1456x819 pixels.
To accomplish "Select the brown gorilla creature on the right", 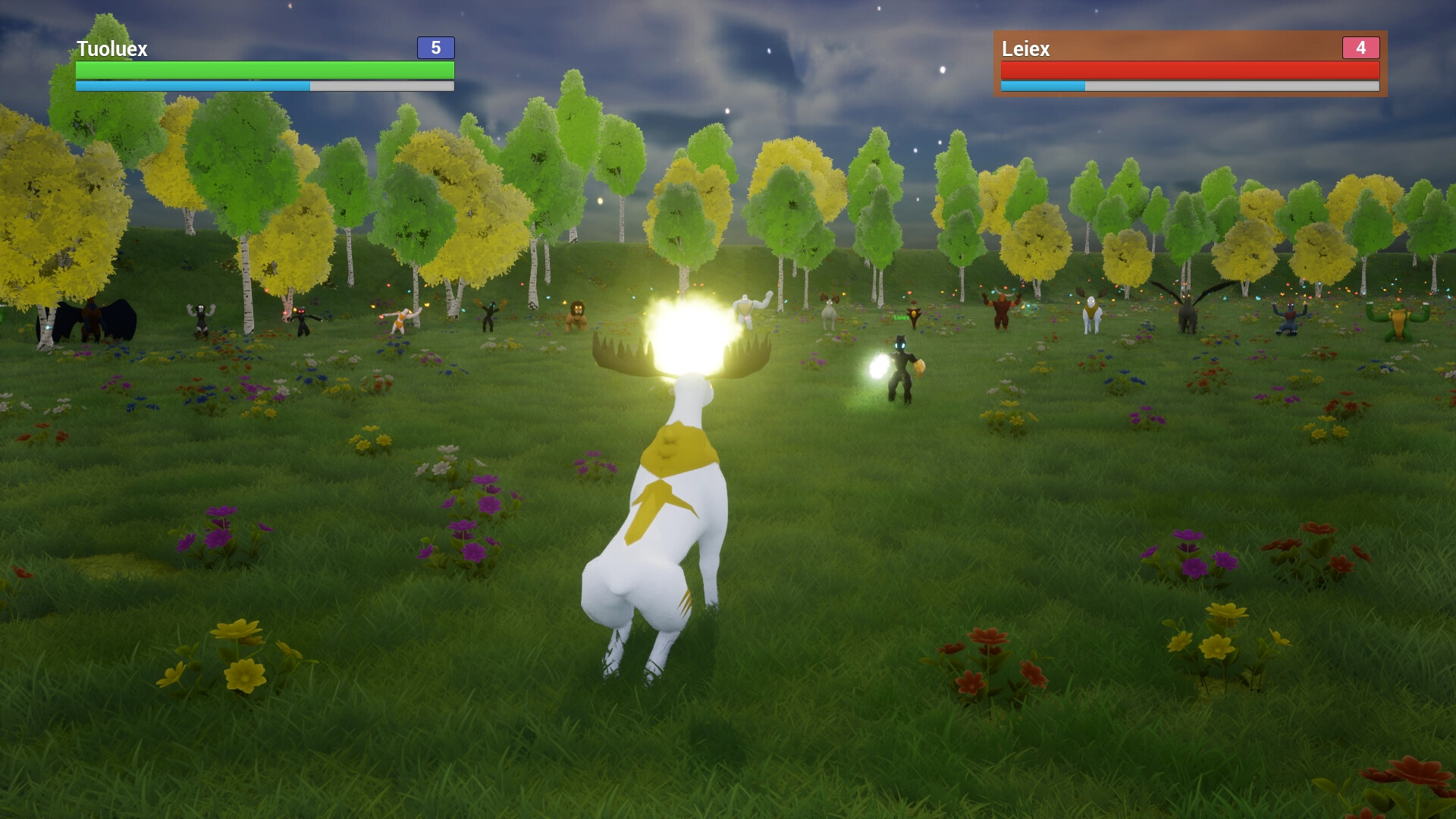I will point(1001,312).
